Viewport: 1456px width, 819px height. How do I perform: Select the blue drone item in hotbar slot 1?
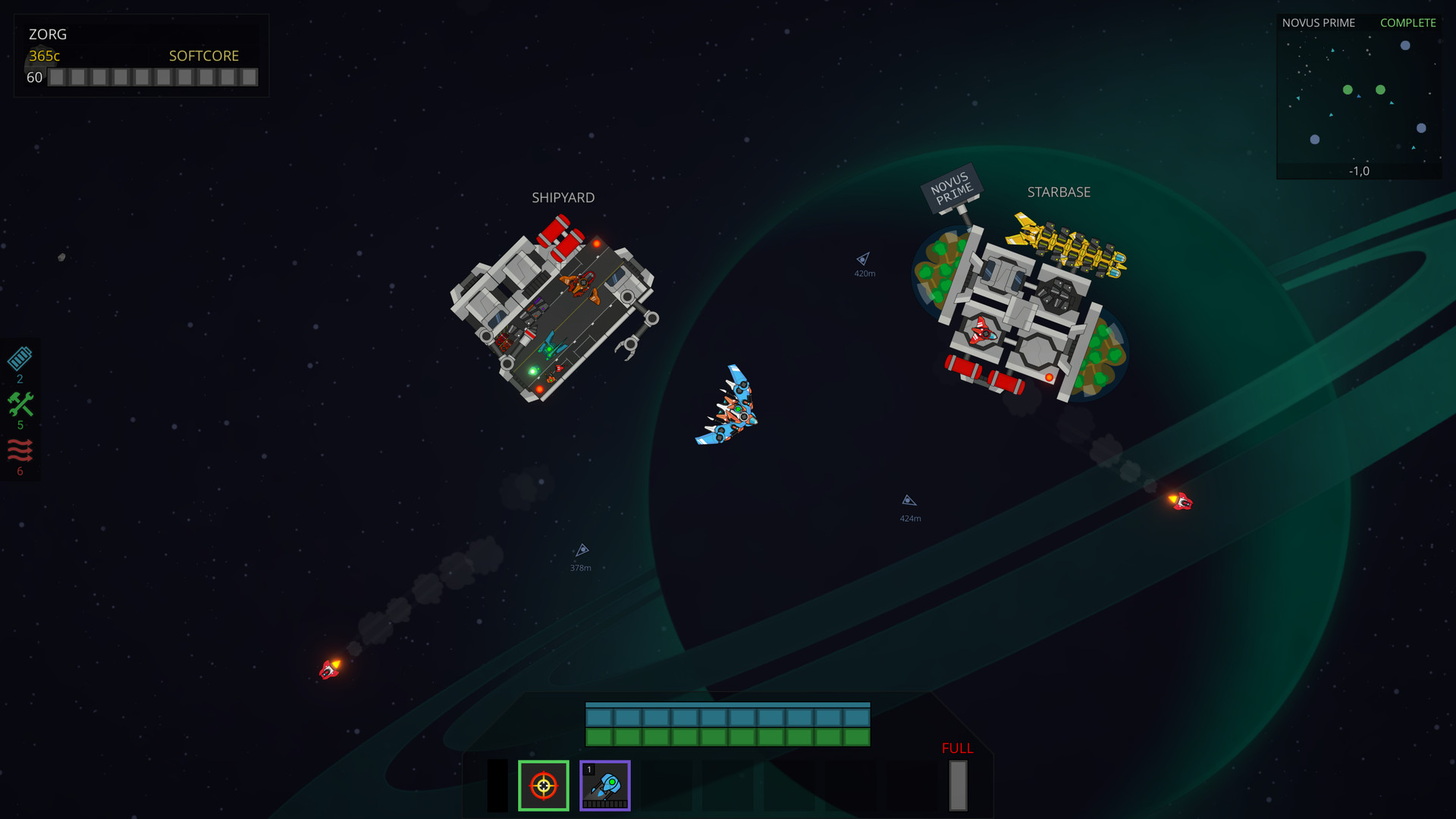click(x=605, y=786)
